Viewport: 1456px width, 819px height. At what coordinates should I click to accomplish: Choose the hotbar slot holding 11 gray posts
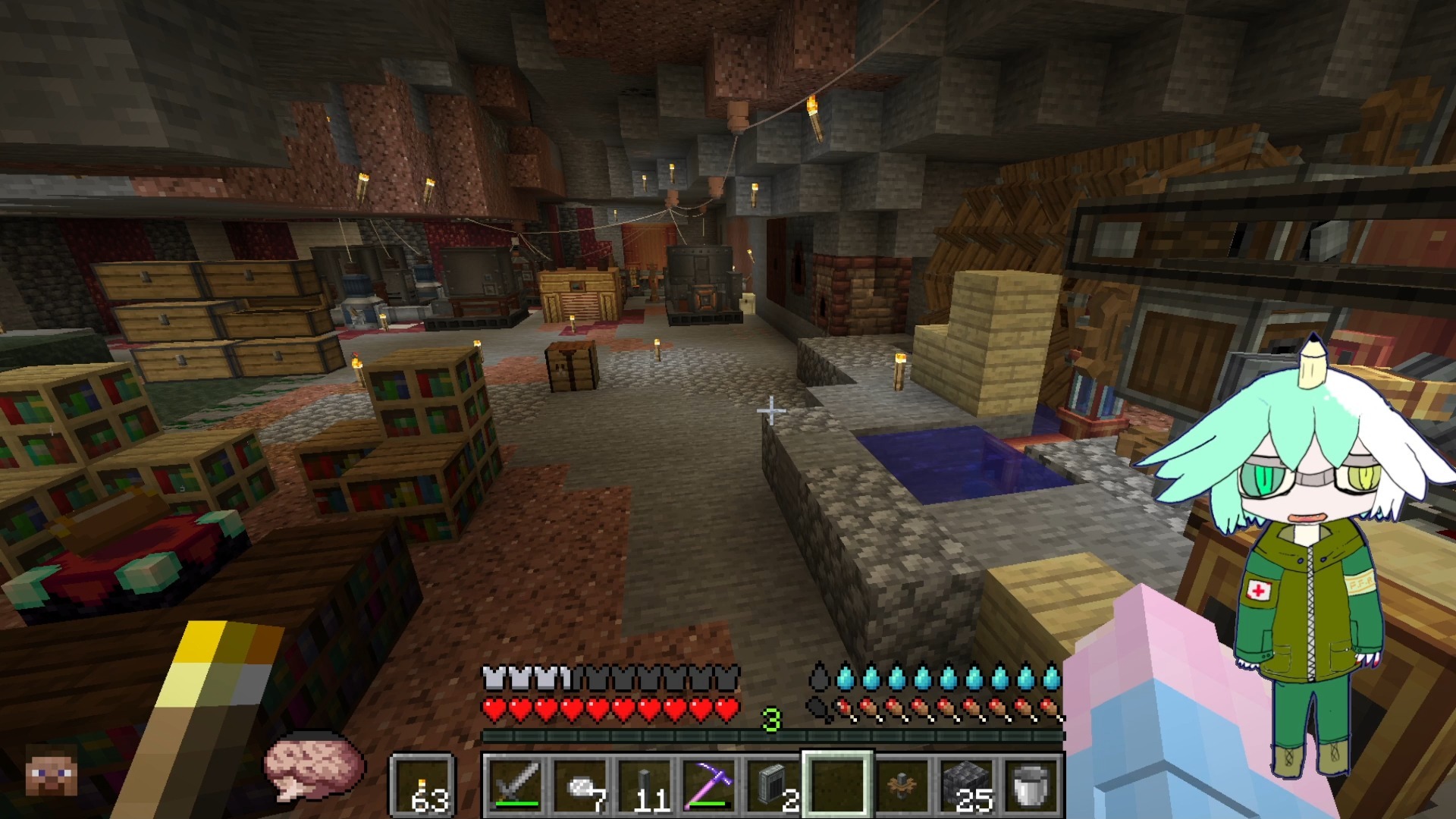[646, 784]
